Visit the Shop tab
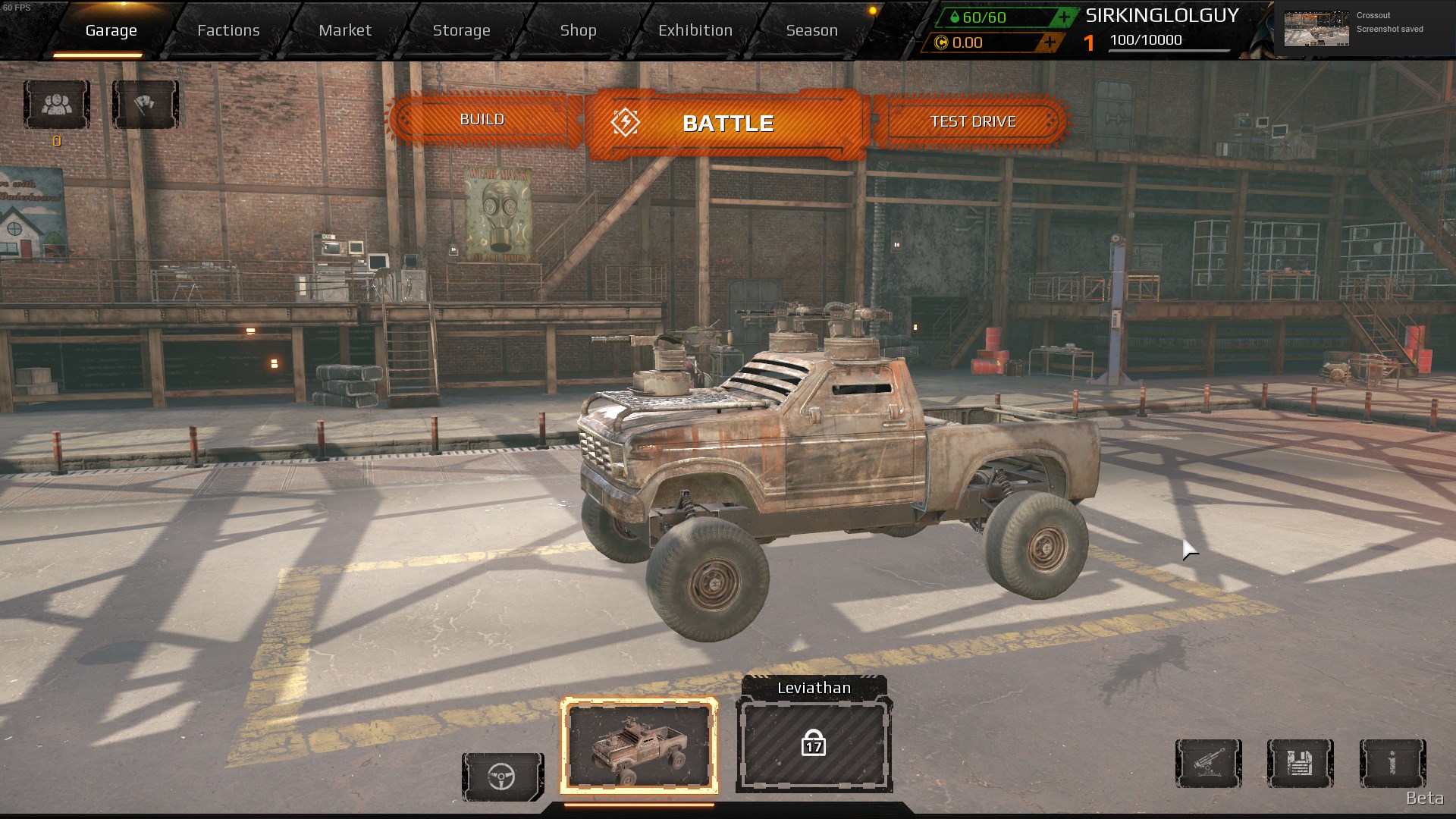The width and height of the screenshot is (1456, 819). pyautogui.click(x=578, y=30)
